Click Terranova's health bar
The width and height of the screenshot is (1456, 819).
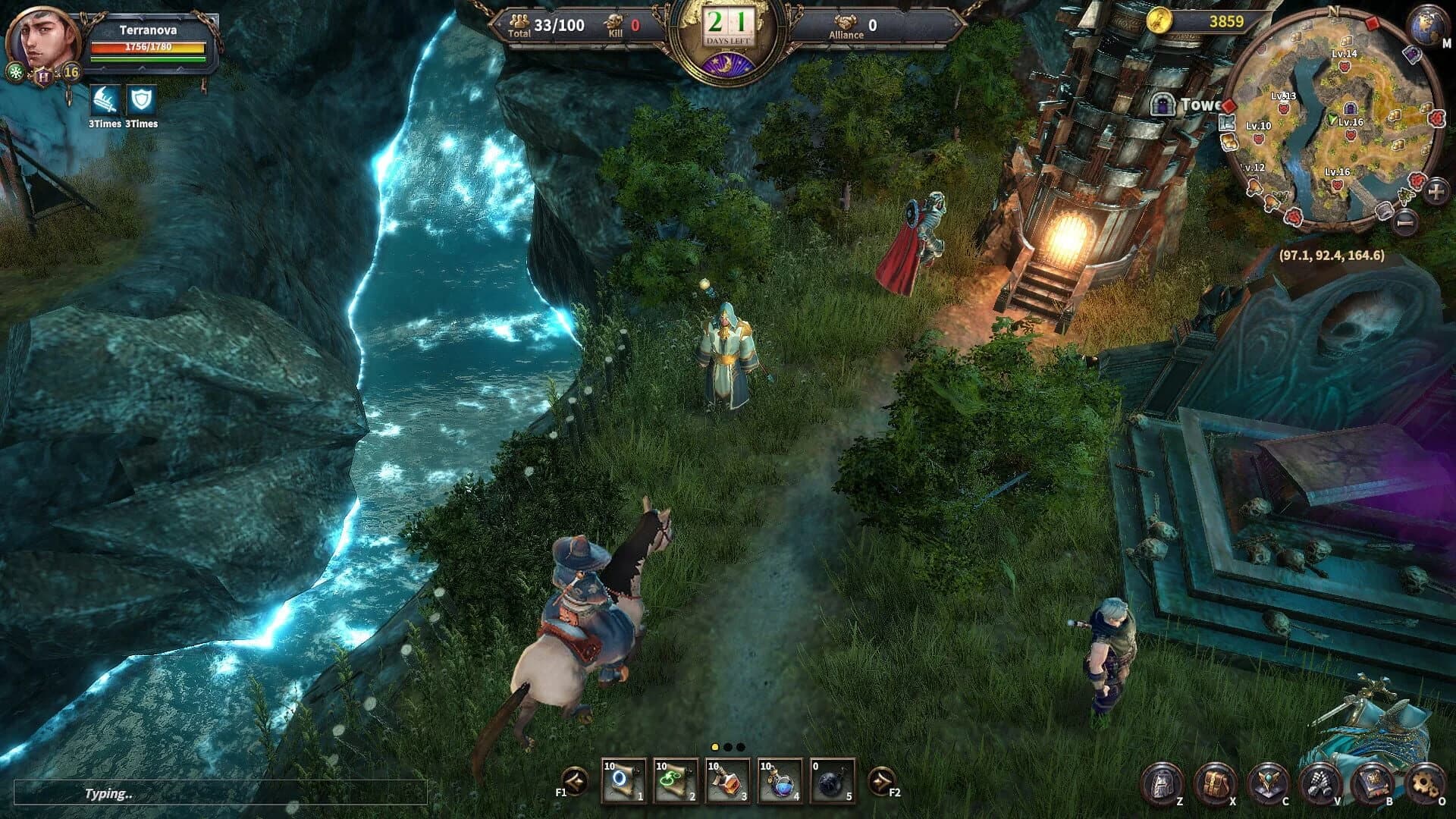click(x=148, y=47)
